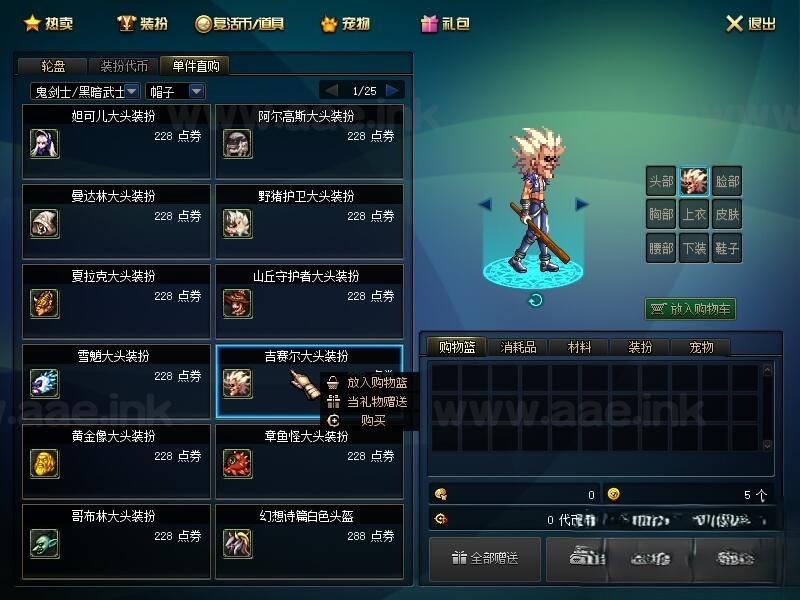Click the 放入购物车 button

[x=690, y=309]
